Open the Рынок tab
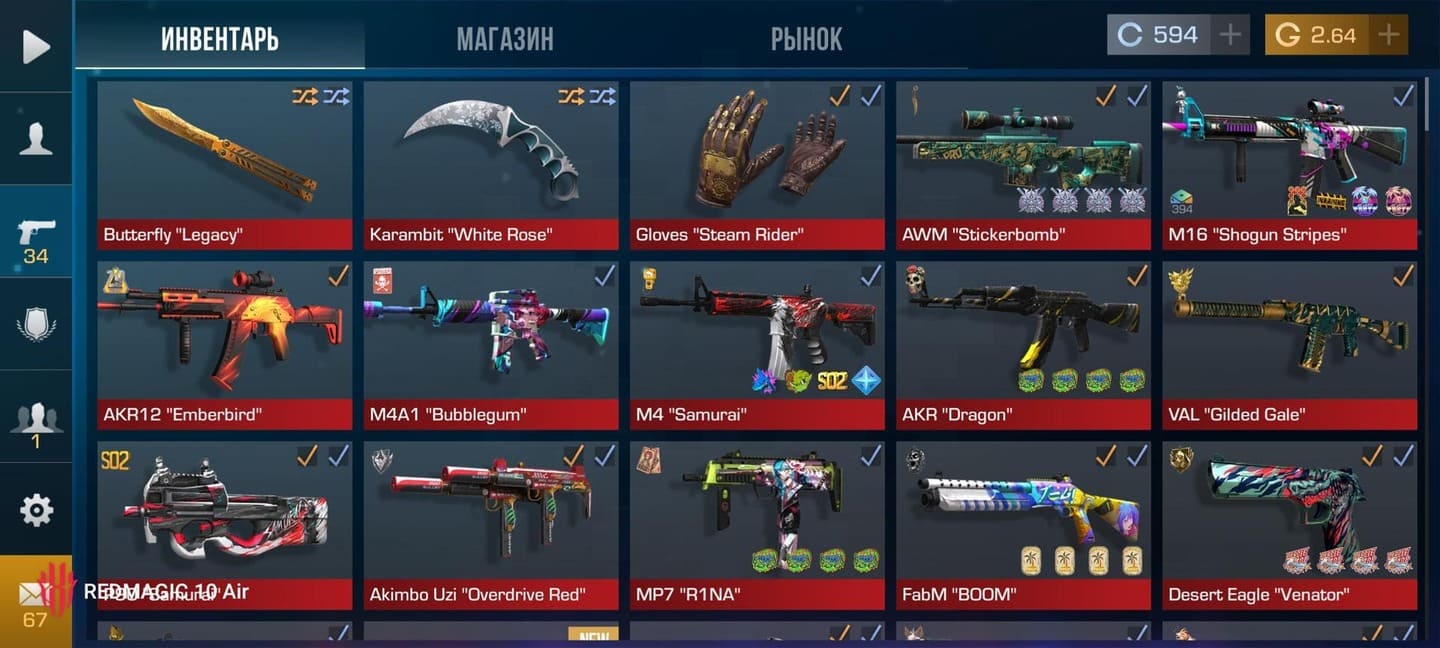Screen dimensions: 1440x648 (x=806, y=39)
